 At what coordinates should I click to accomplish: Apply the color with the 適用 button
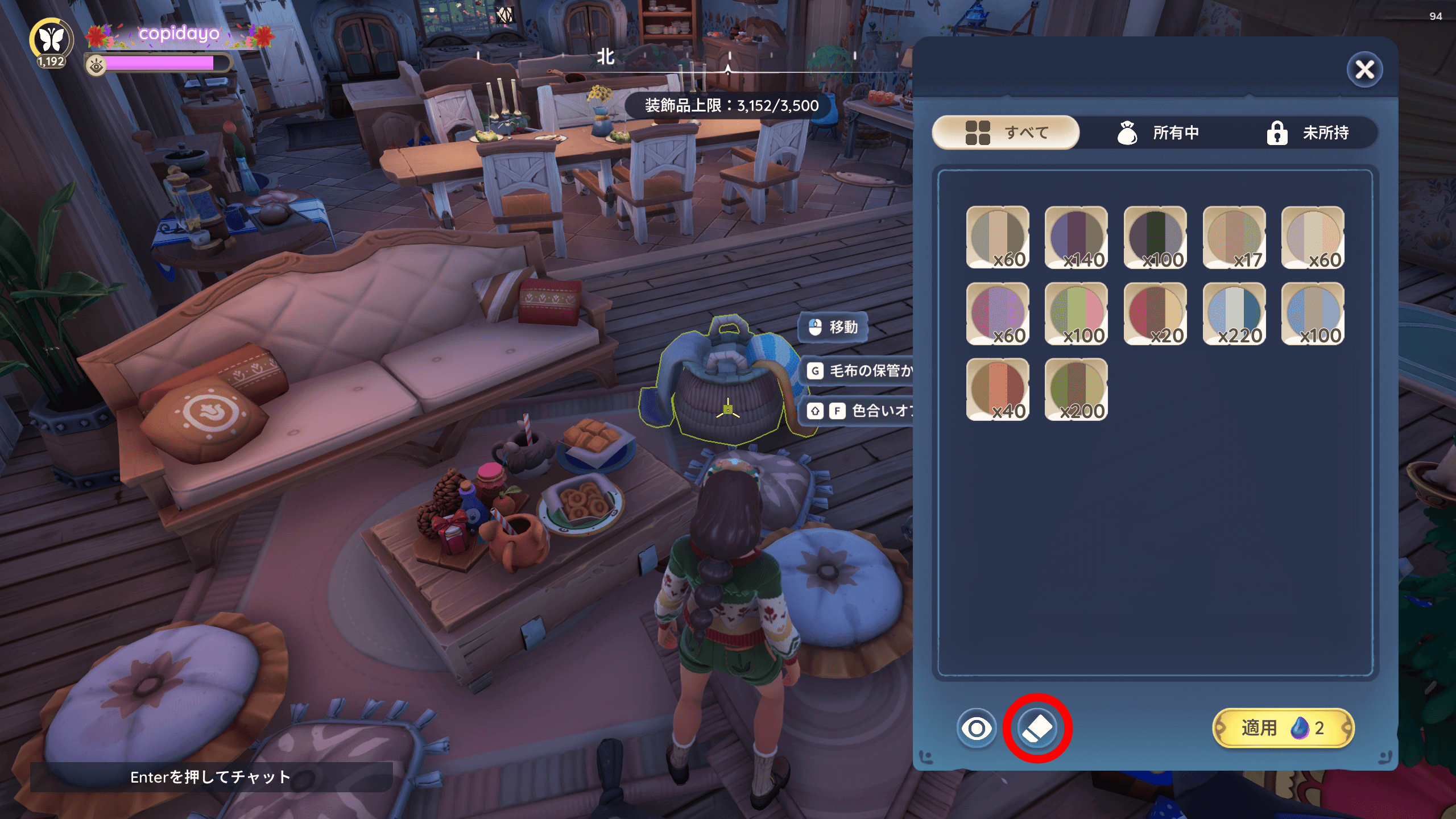1283,728
